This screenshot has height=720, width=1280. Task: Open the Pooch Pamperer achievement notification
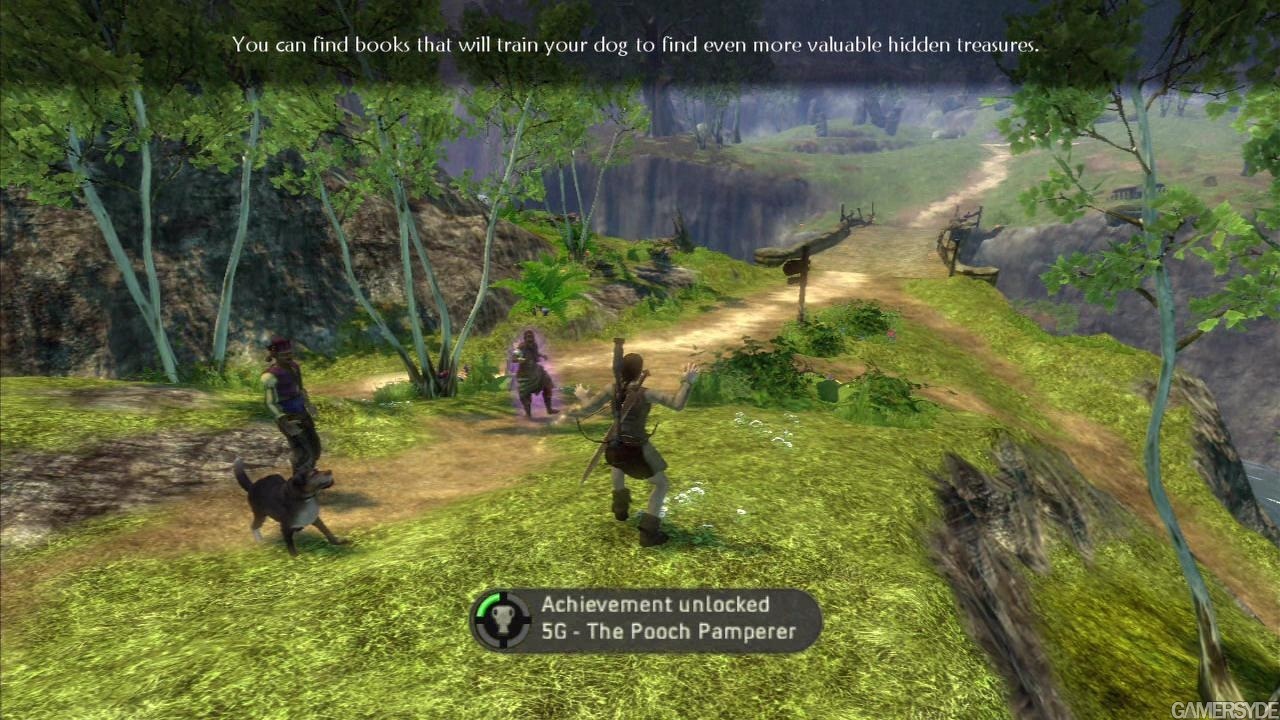pyautogui.click(x=646, y=619)
